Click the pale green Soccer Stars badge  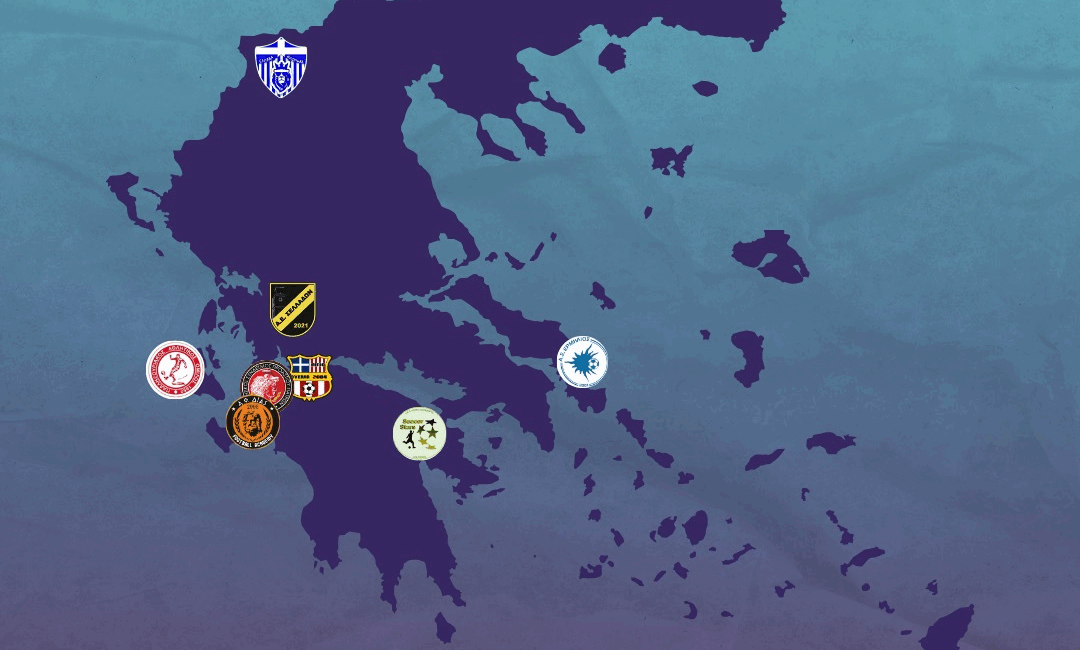coord(419,433)
